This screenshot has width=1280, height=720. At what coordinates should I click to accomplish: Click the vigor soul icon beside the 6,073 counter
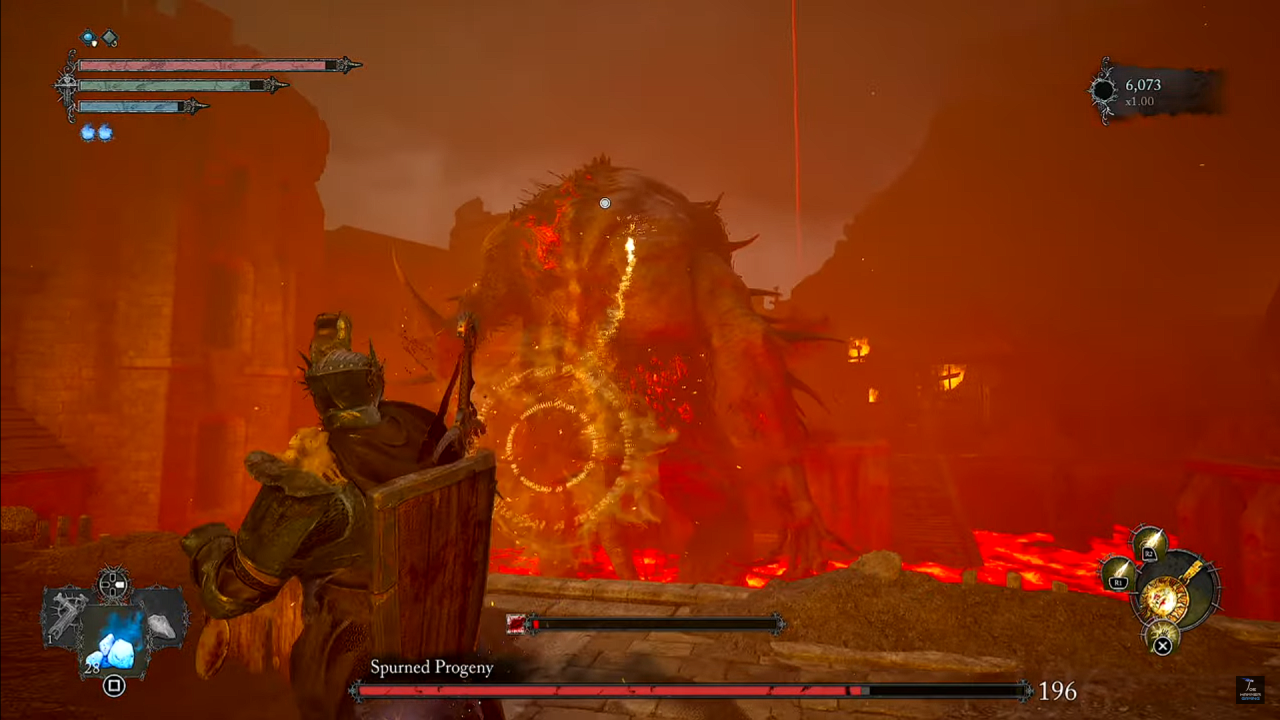click(1106, 89)
